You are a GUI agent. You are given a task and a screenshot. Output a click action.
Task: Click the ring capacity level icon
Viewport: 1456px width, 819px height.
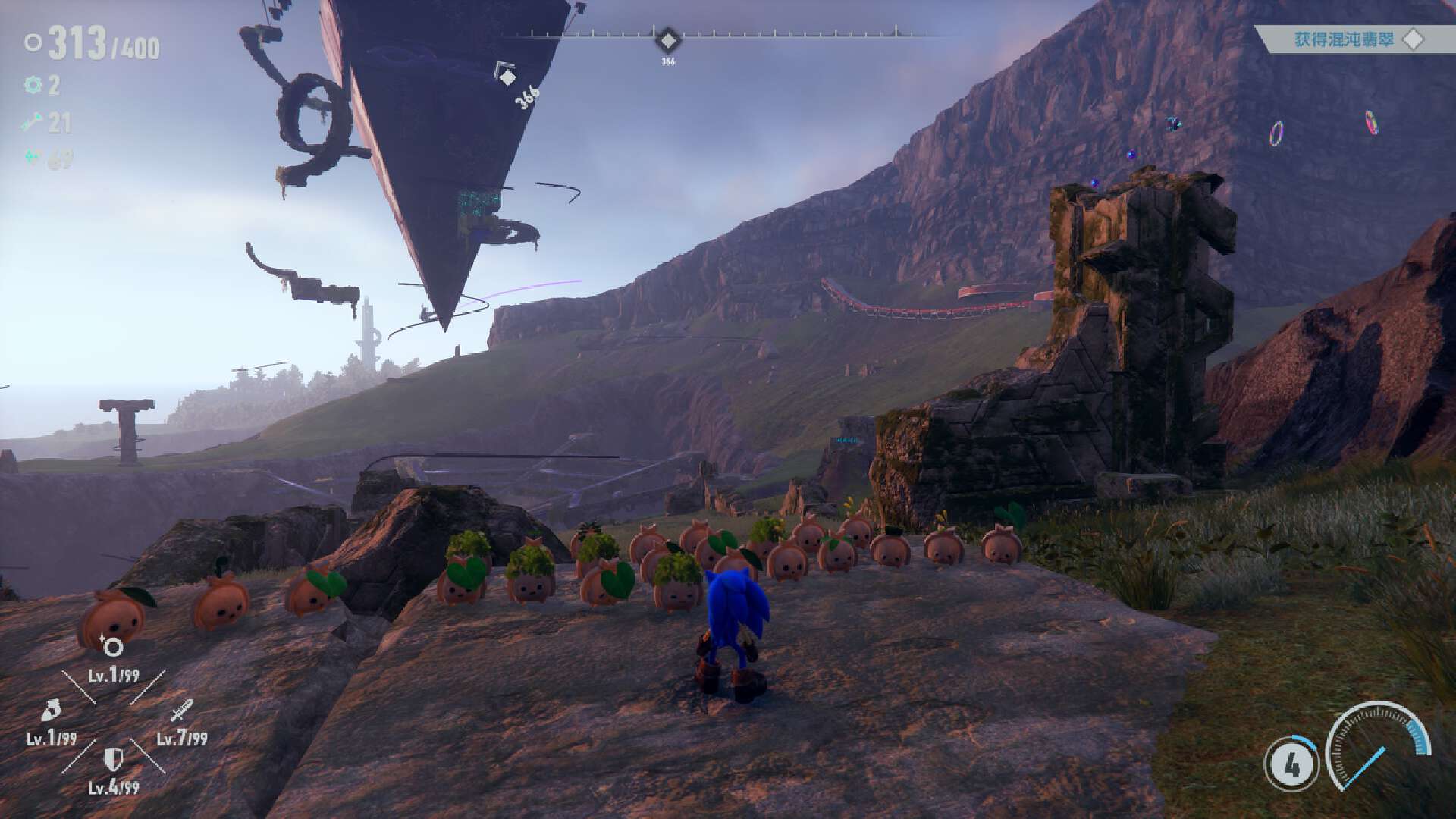tap(112, 647)
